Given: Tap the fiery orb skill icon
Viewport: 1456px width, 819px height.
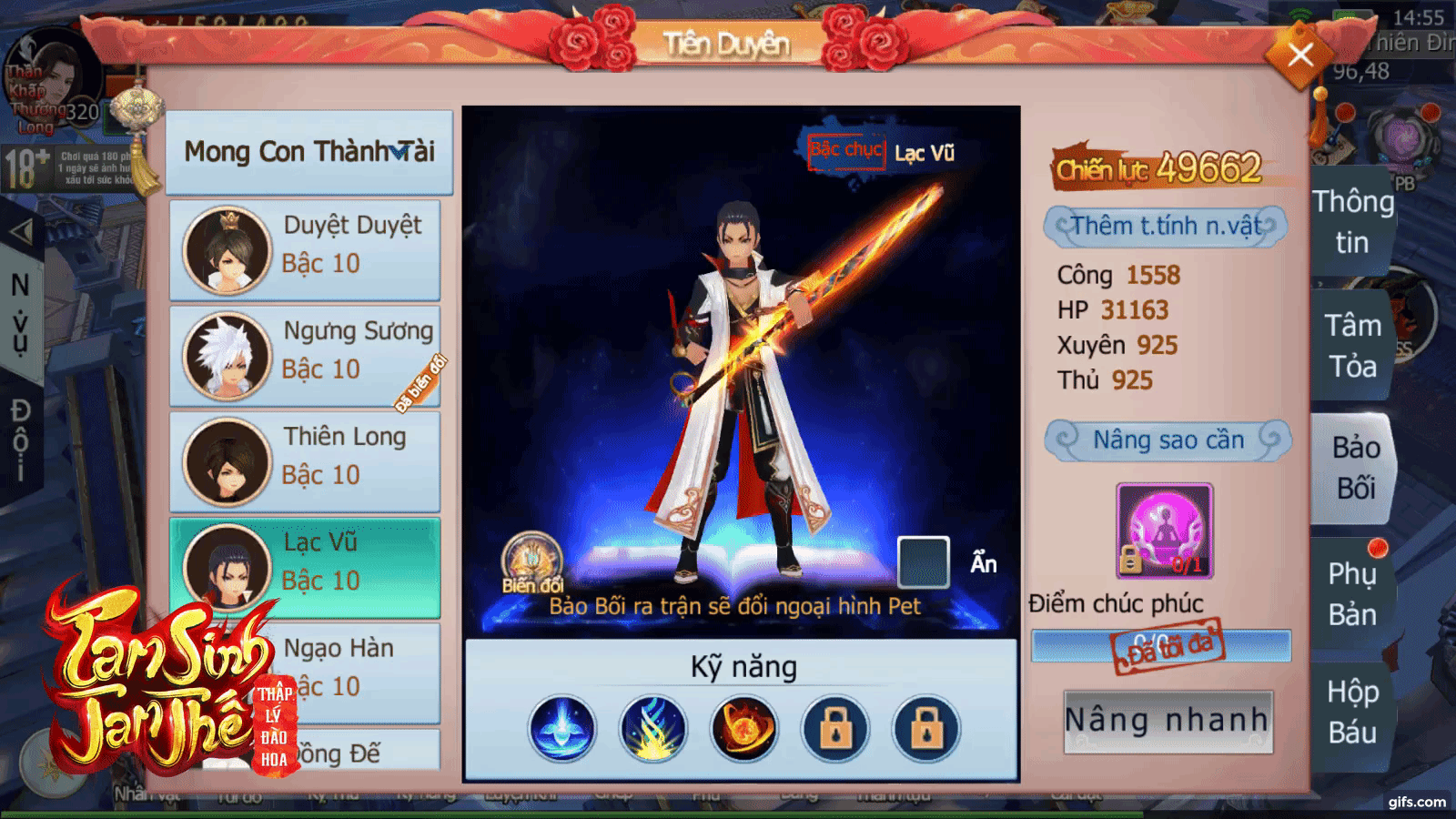Looking at the screenshot, I should (743, 729).
